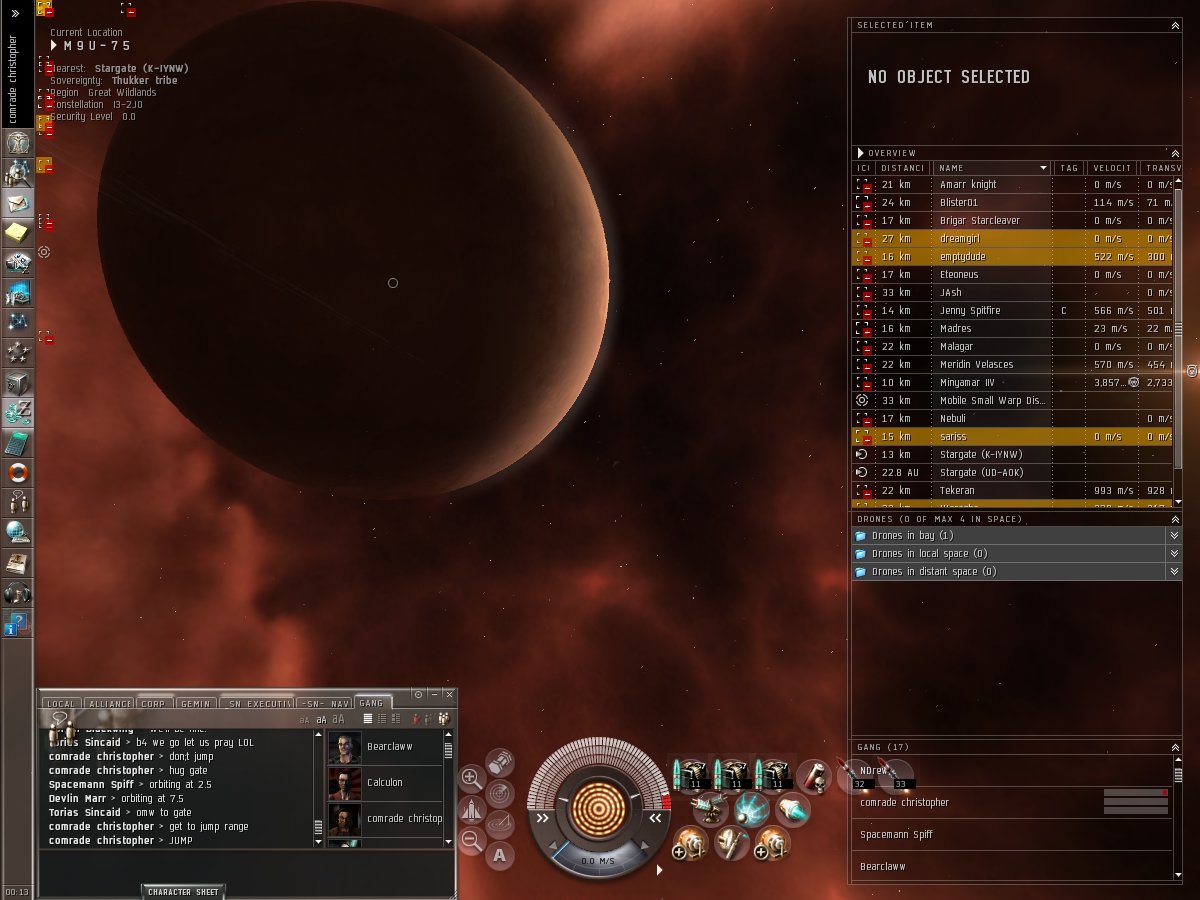
Task: Open the Character Sheet
Action: (183, 891)
